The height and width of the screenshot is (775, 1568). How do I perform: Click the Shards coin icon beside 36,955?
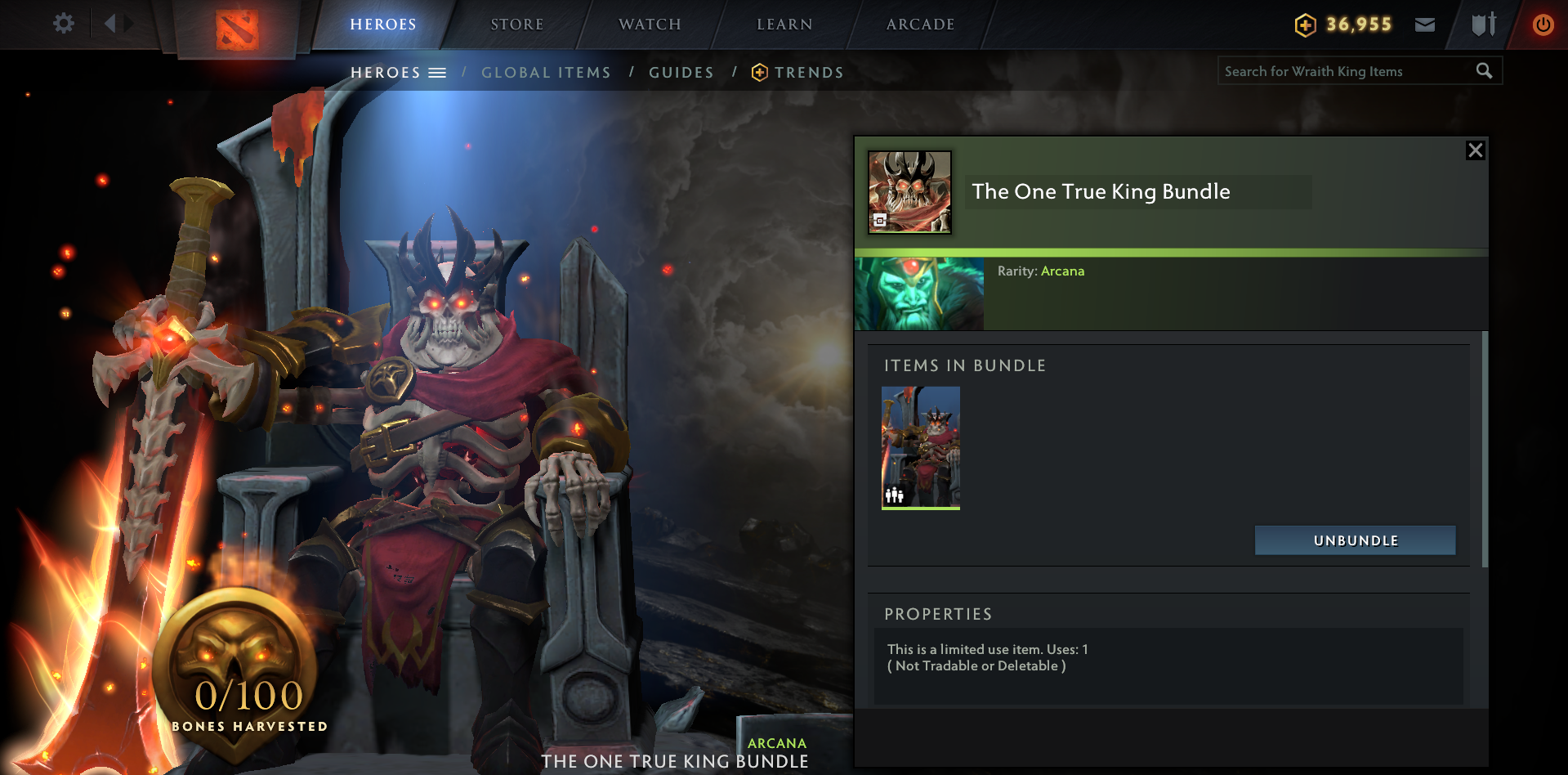coord(1305,25)
